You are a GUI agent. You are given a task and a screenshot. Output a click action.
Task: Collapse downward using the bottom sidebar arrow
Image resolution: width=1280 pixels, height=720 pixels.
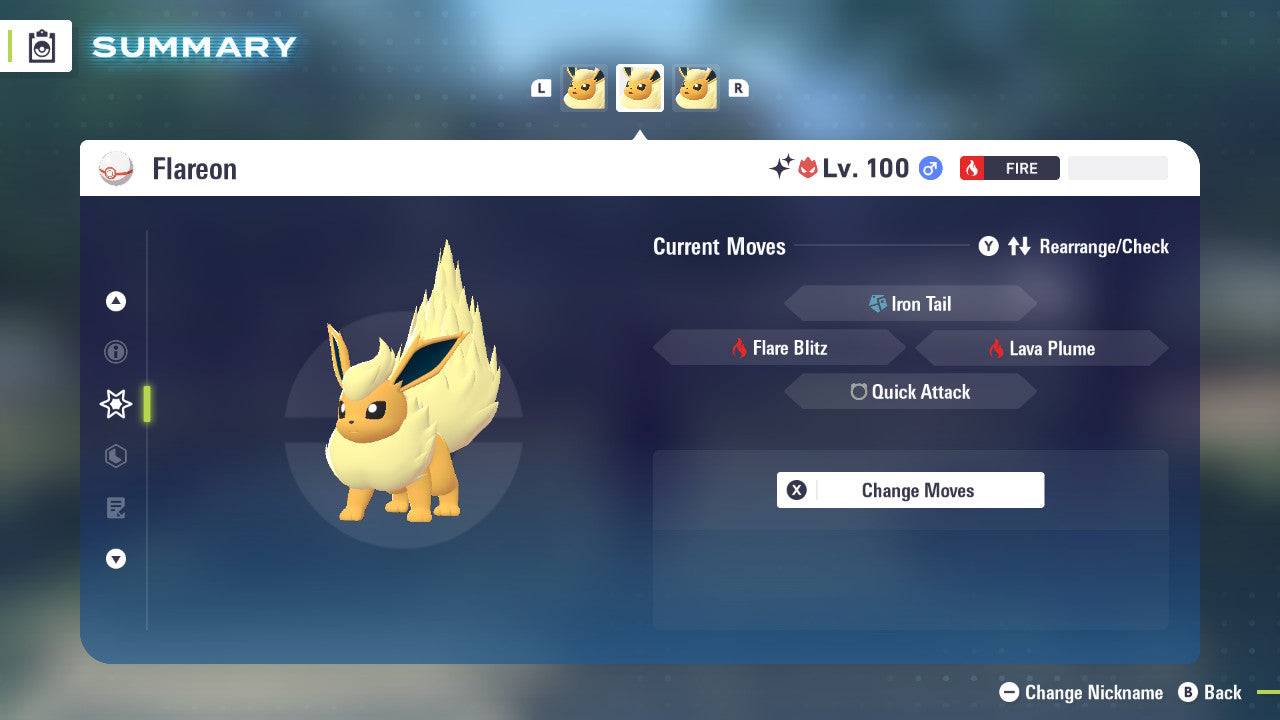[115, 559]
